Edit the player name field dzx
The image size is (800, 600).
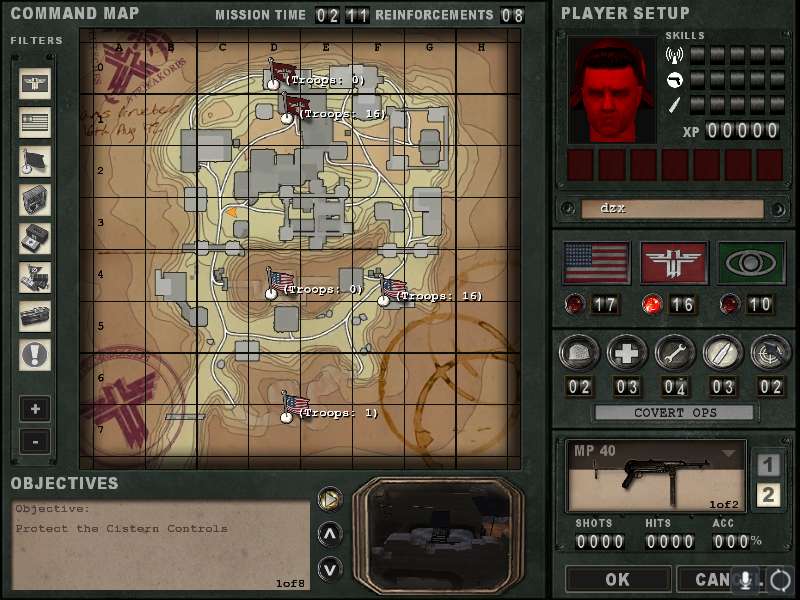672,209
